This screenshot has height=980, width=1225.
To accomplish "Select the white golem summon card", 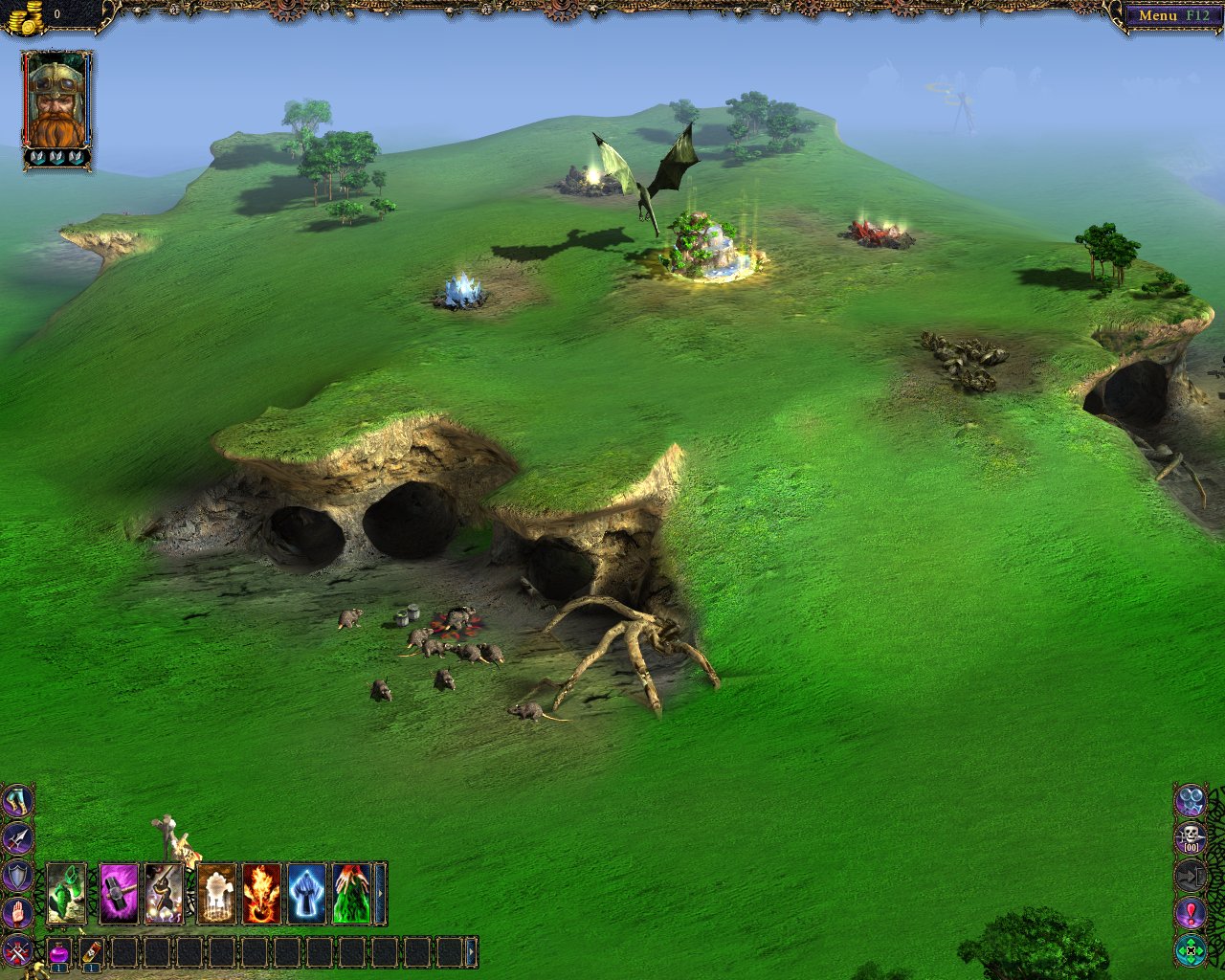I will click(216, 894).
